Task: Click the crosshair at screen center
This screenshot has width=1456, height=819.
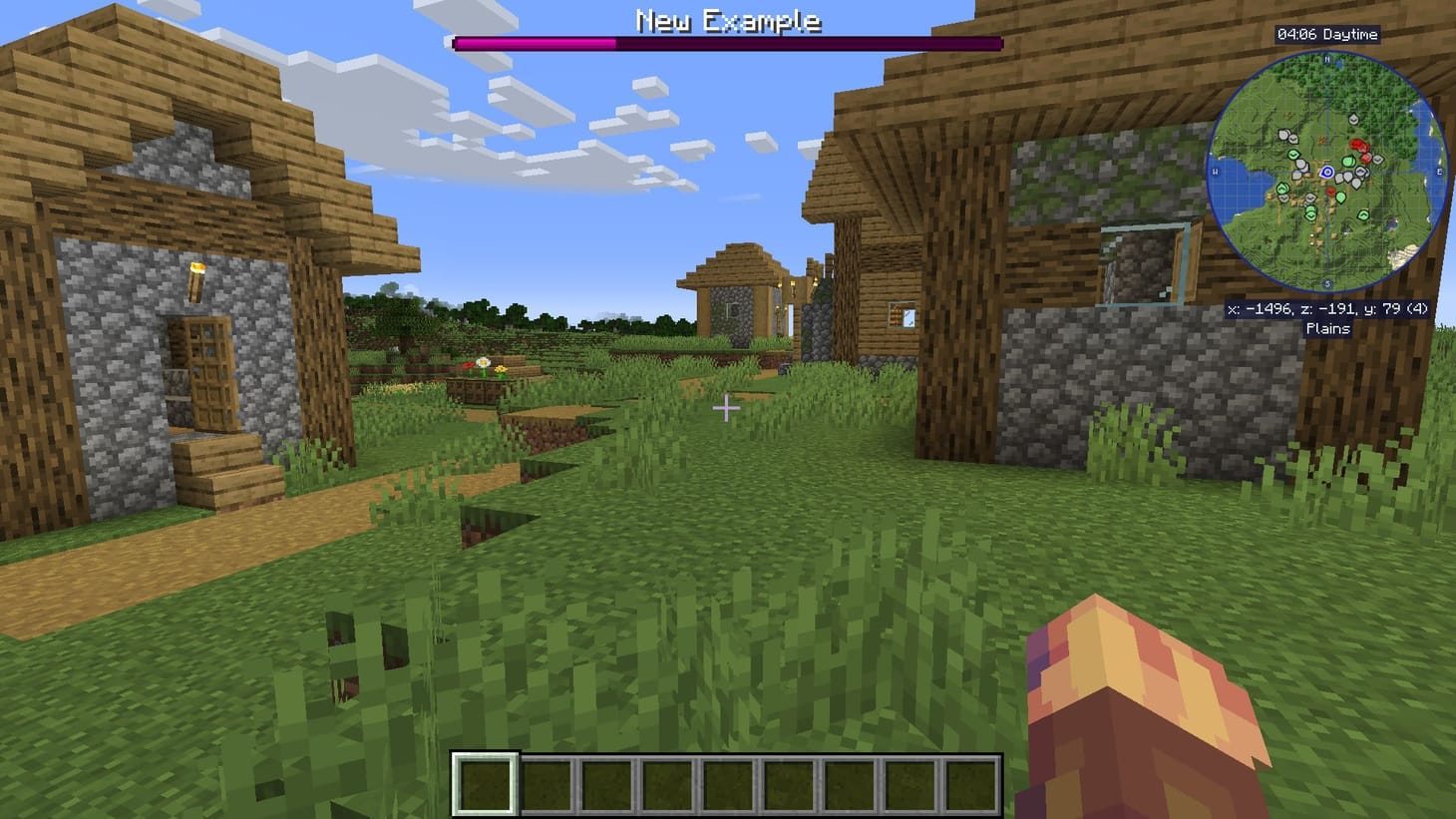Action: (x=727, y=409)
